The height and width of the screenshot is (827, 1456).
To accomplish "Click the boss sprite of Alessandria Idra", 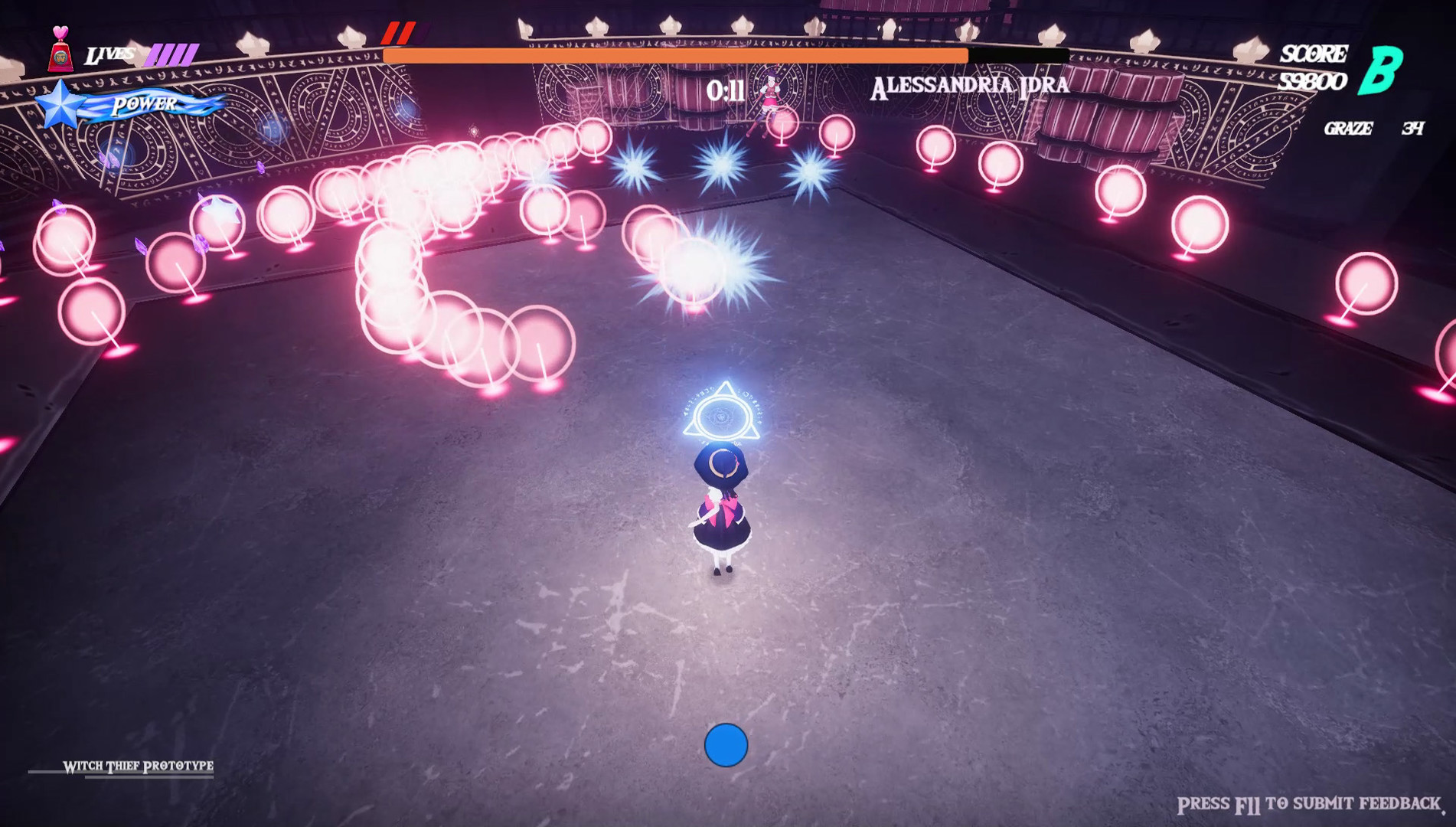I will [x=772, y=100].
